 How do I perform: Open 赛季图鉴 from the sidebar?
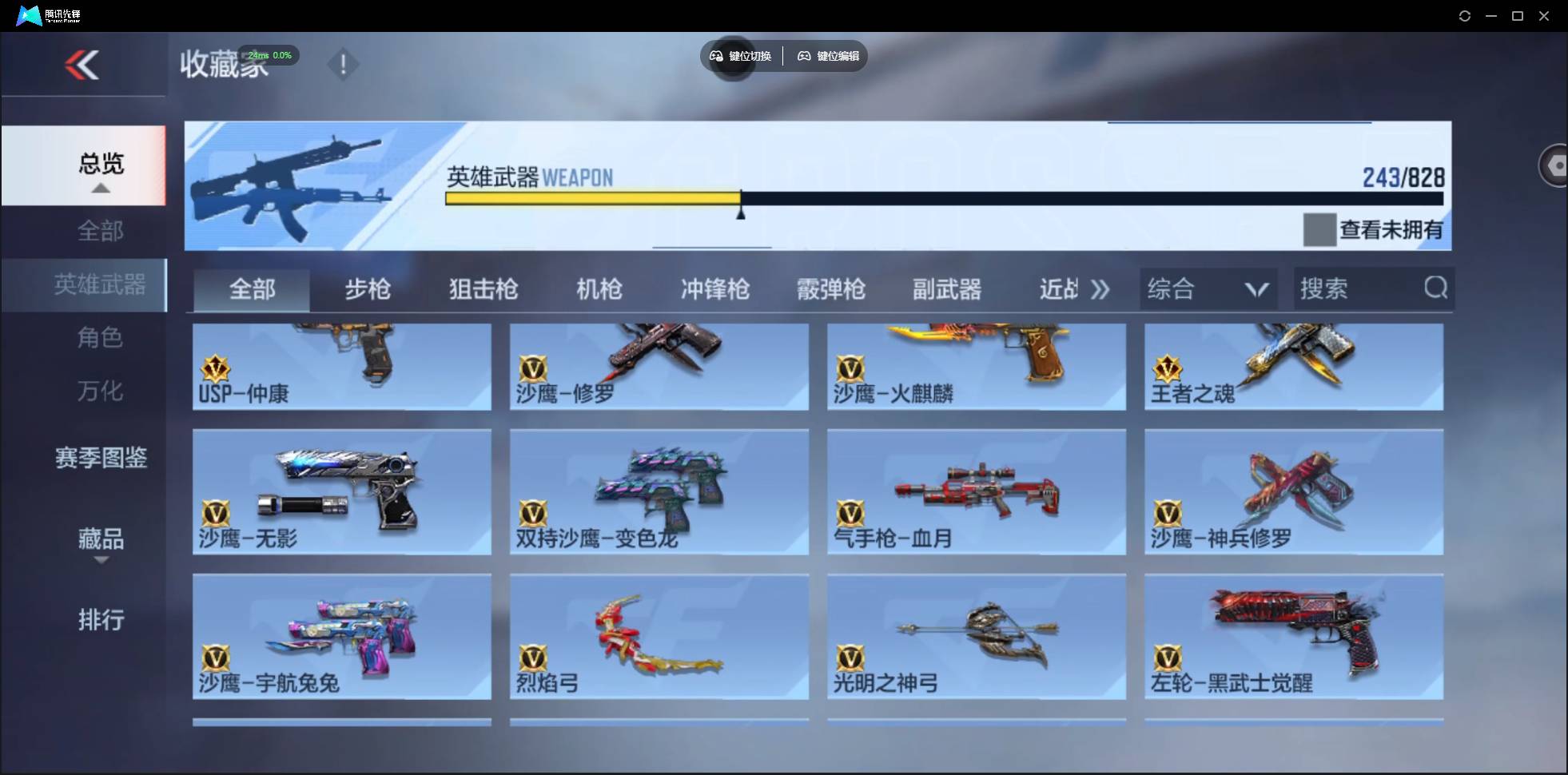pyautogui.click(x=100, y=458)
